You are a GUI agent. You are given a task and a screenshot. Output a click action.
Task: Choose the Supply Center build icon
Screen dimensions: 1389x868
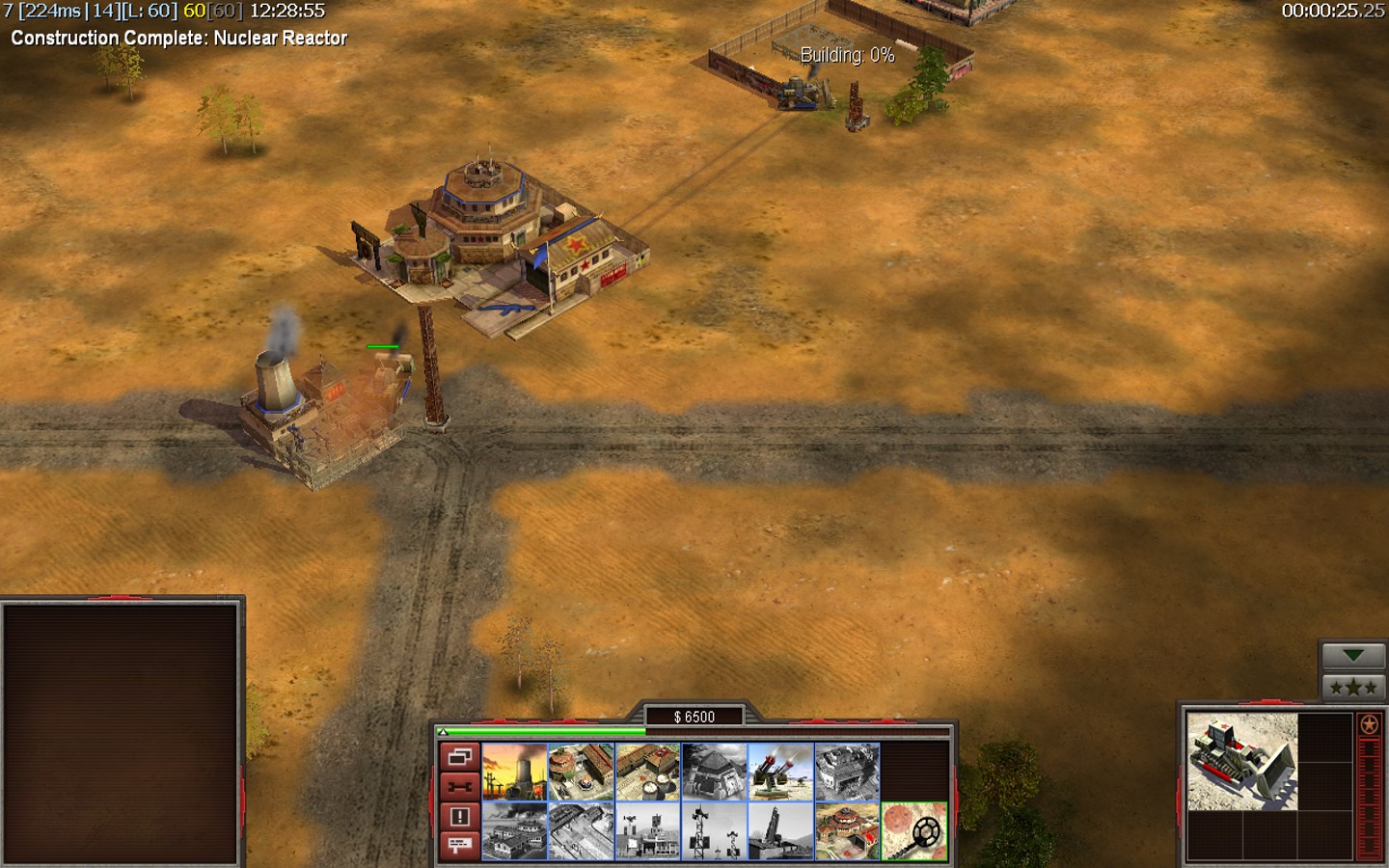tap(647, 772)
